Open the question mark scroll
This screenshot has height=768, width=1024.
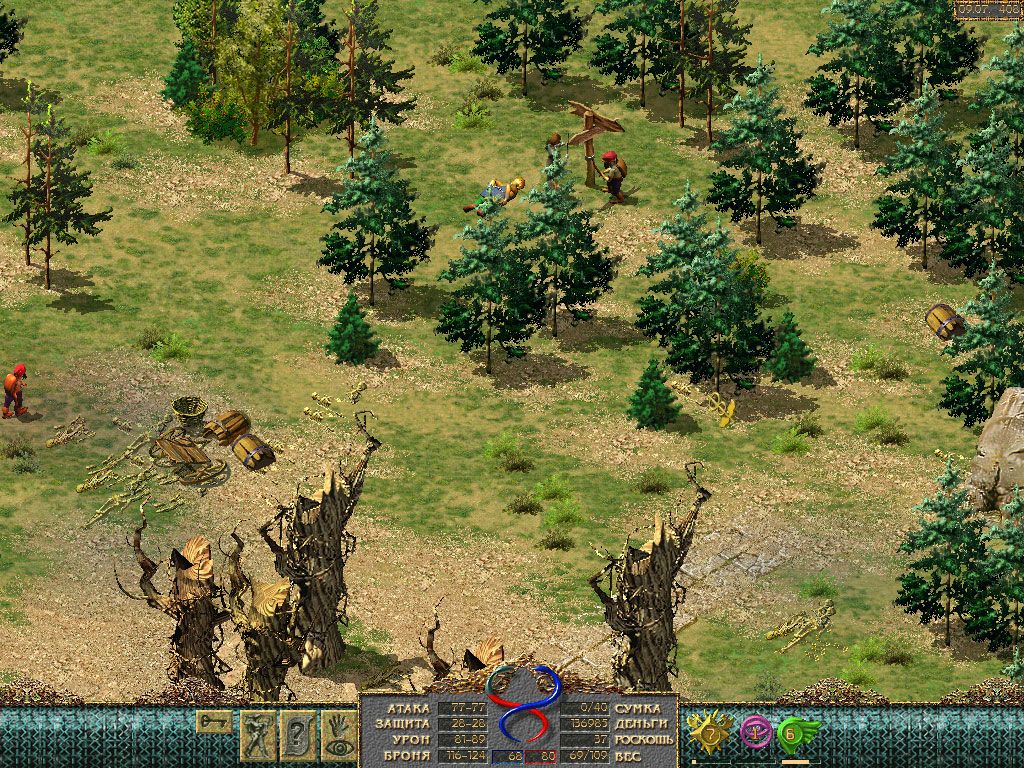click(298, 736)
